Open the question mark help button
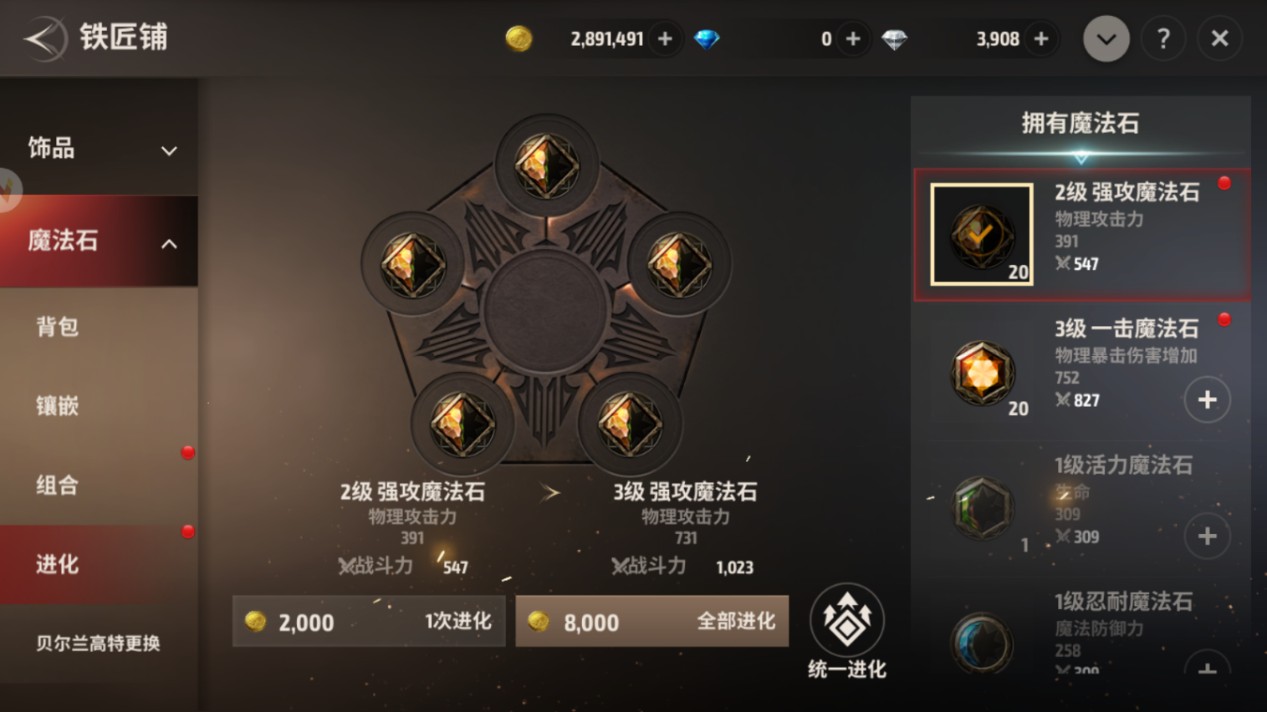 point(1163,39)
